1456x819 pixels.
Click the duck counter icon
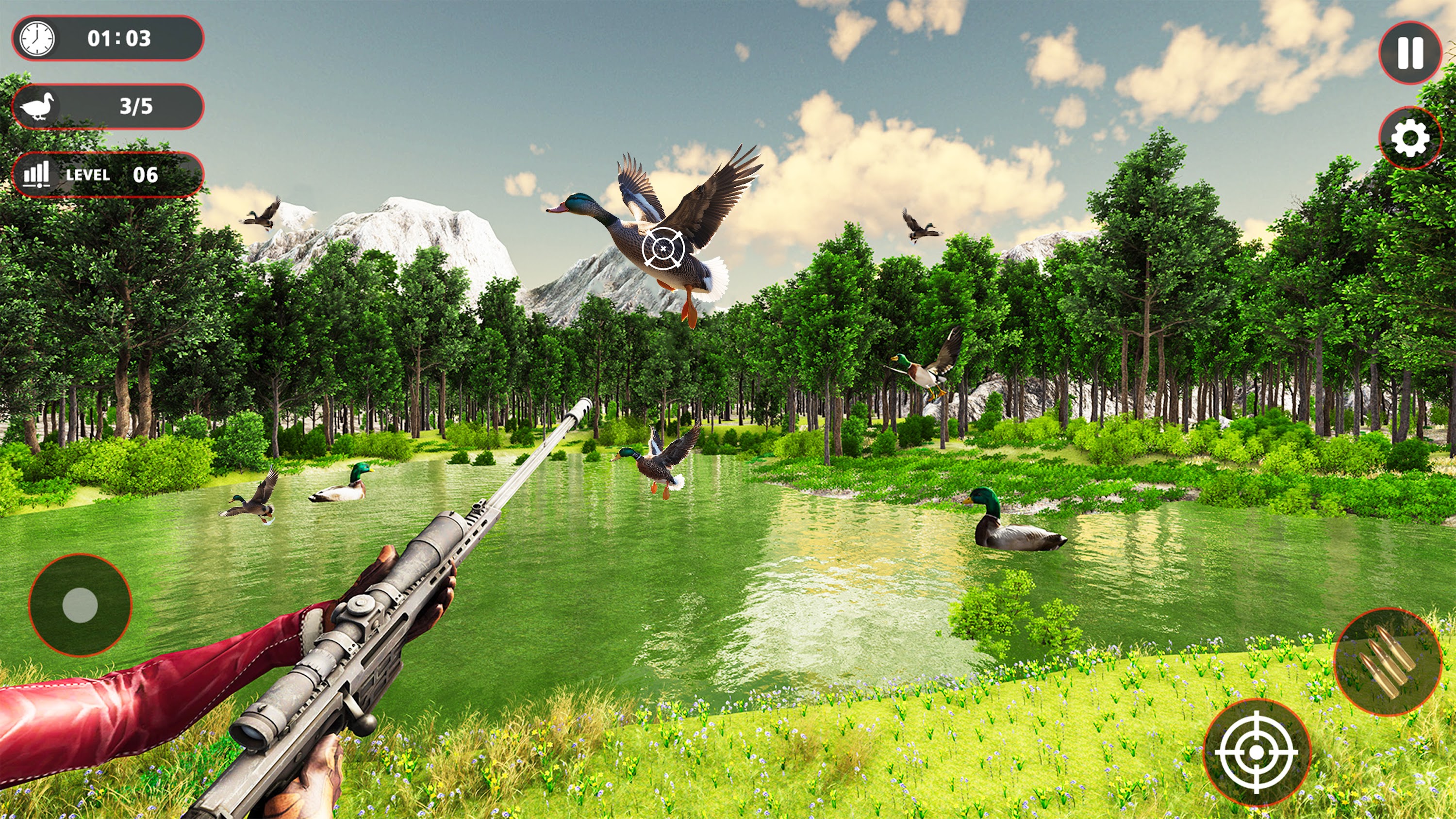37,106
